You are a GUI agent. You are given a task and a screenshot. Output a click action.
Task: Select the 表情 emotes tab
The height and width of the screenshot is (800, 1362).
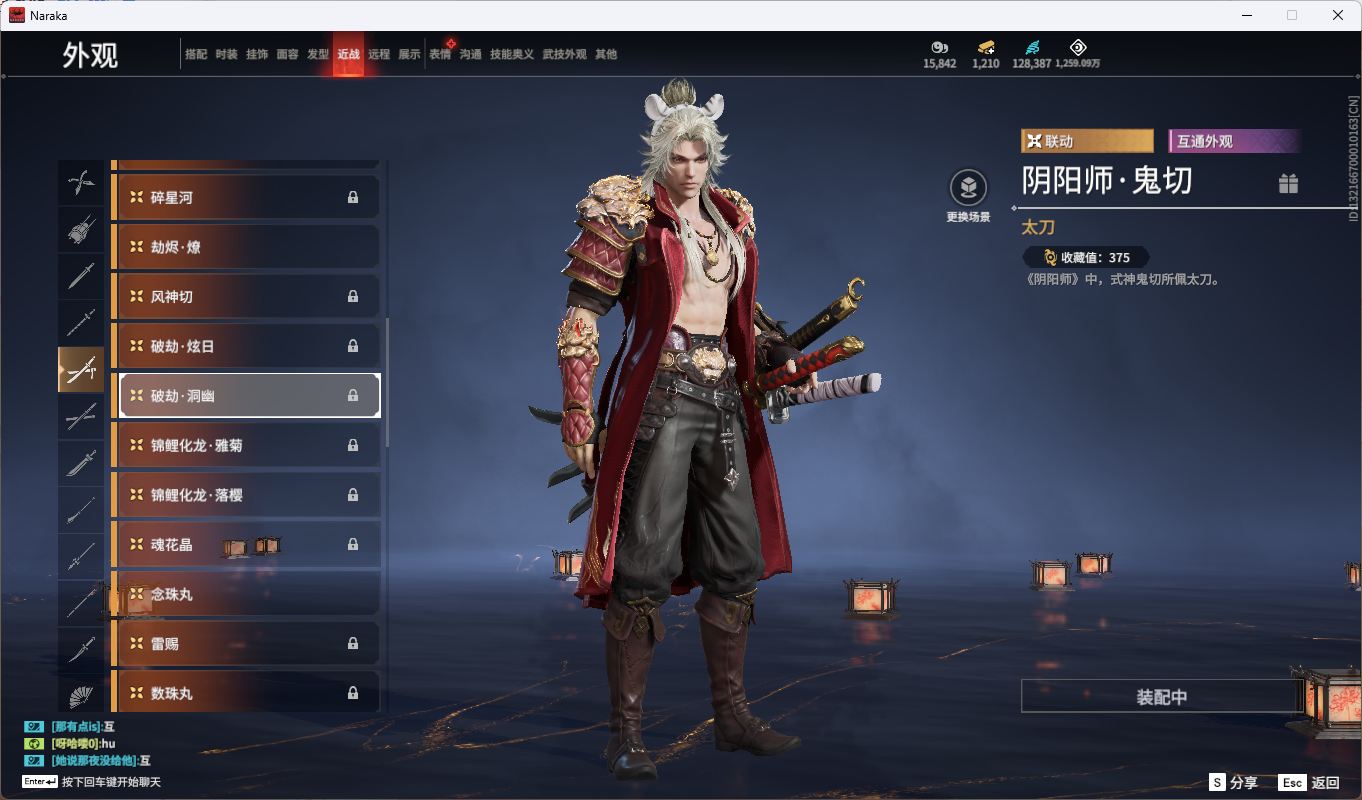click(440, 54)
